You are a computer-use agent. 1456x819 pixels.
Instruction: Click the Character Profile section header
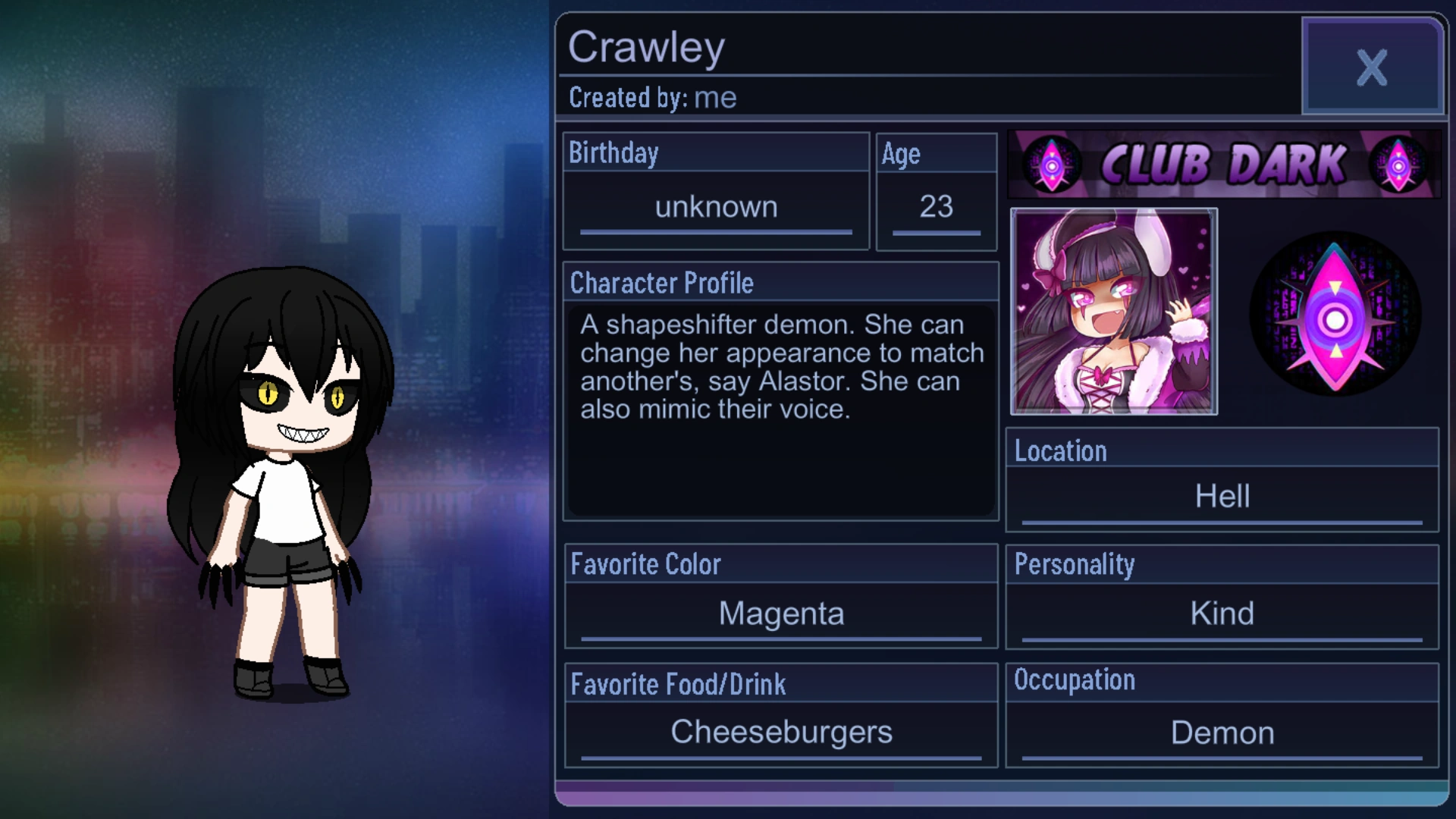[662, 282]
